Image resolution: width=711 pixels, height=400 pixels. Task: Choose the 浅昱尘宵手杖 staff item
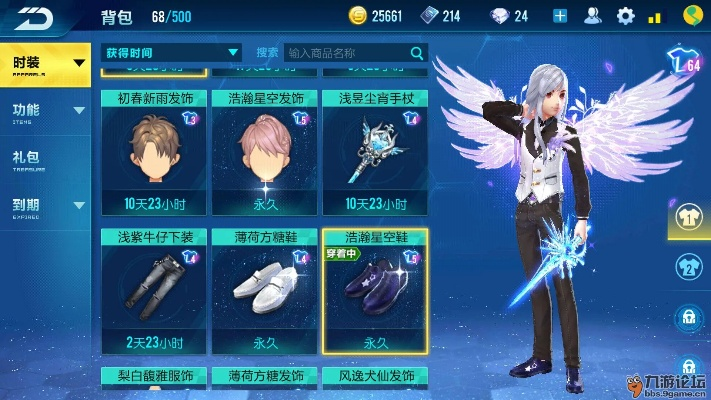tap(375, 150)
